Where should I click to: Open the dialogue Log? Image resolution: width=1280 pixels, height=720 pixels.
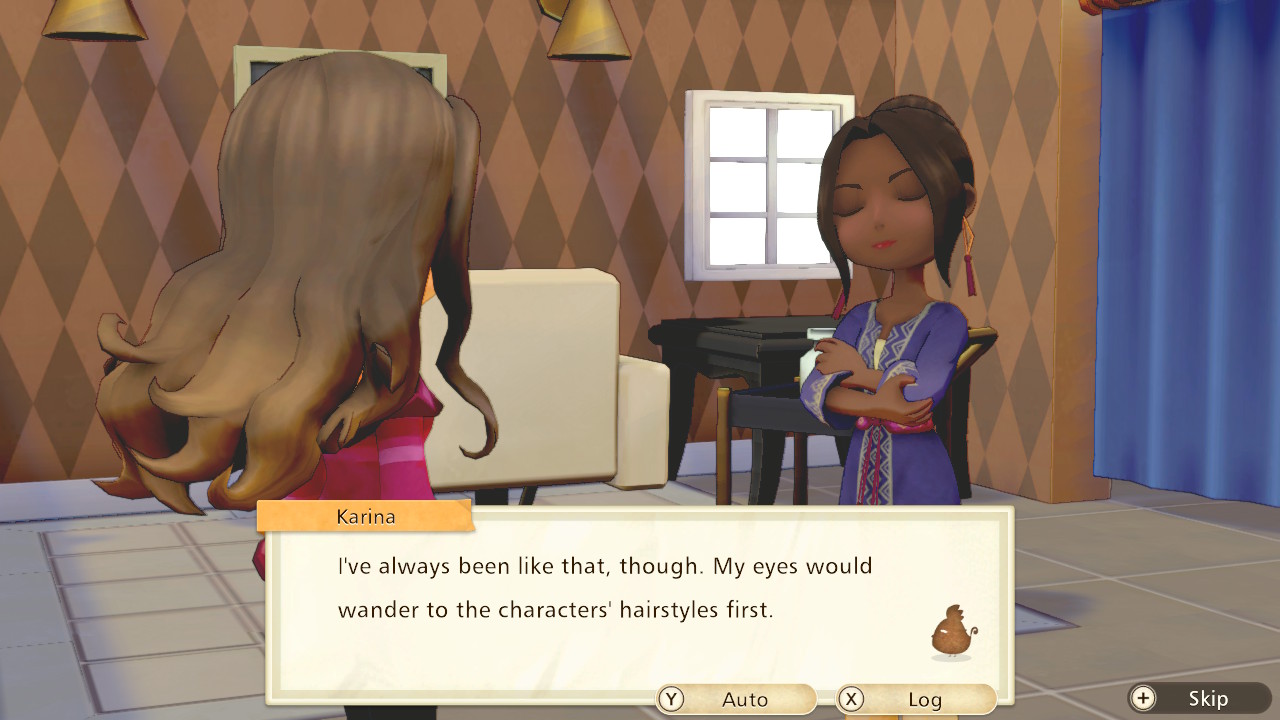coord(916,699)
